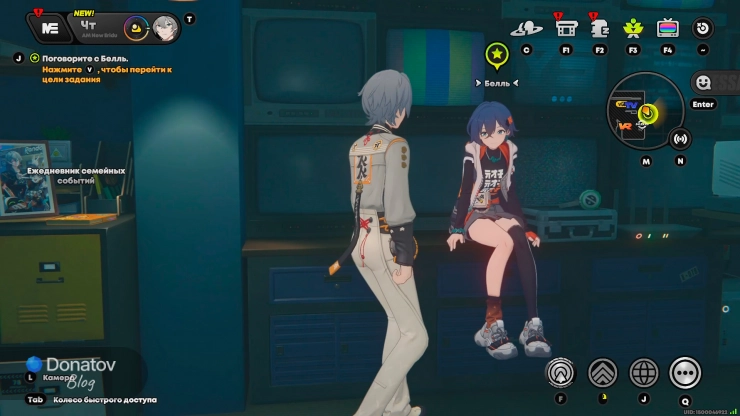740x416 pixels.
Task: Open the sleeping figure icon menu
Action: 600,28
